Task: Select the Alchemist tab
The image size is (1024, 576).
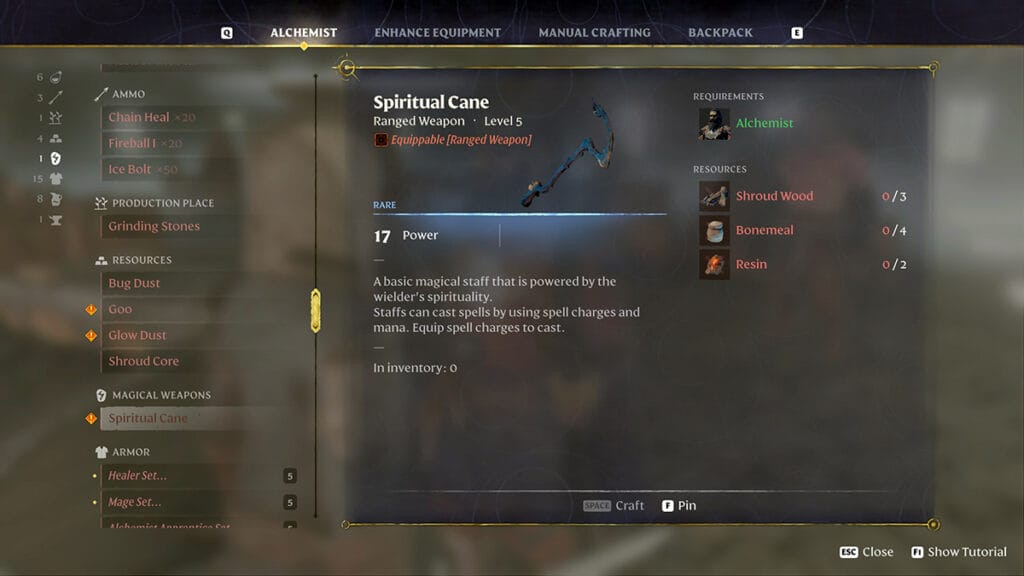Action: point(303,33)
